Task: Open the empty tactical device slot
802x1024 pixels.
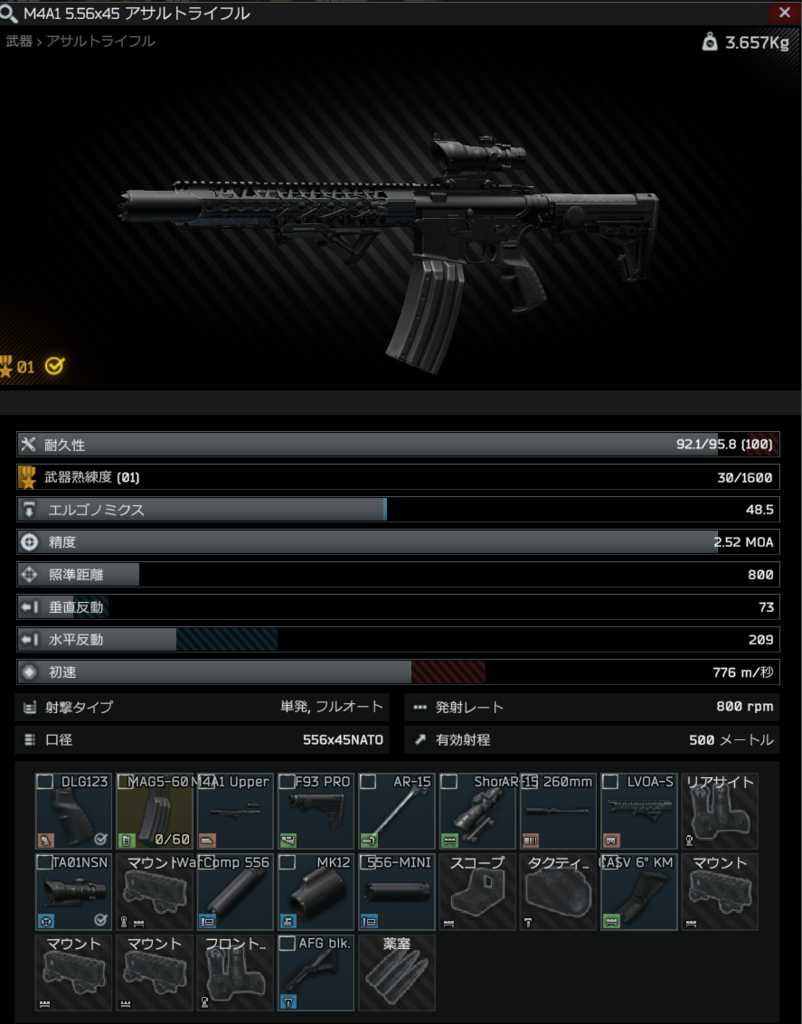Action: click(559, 892)
